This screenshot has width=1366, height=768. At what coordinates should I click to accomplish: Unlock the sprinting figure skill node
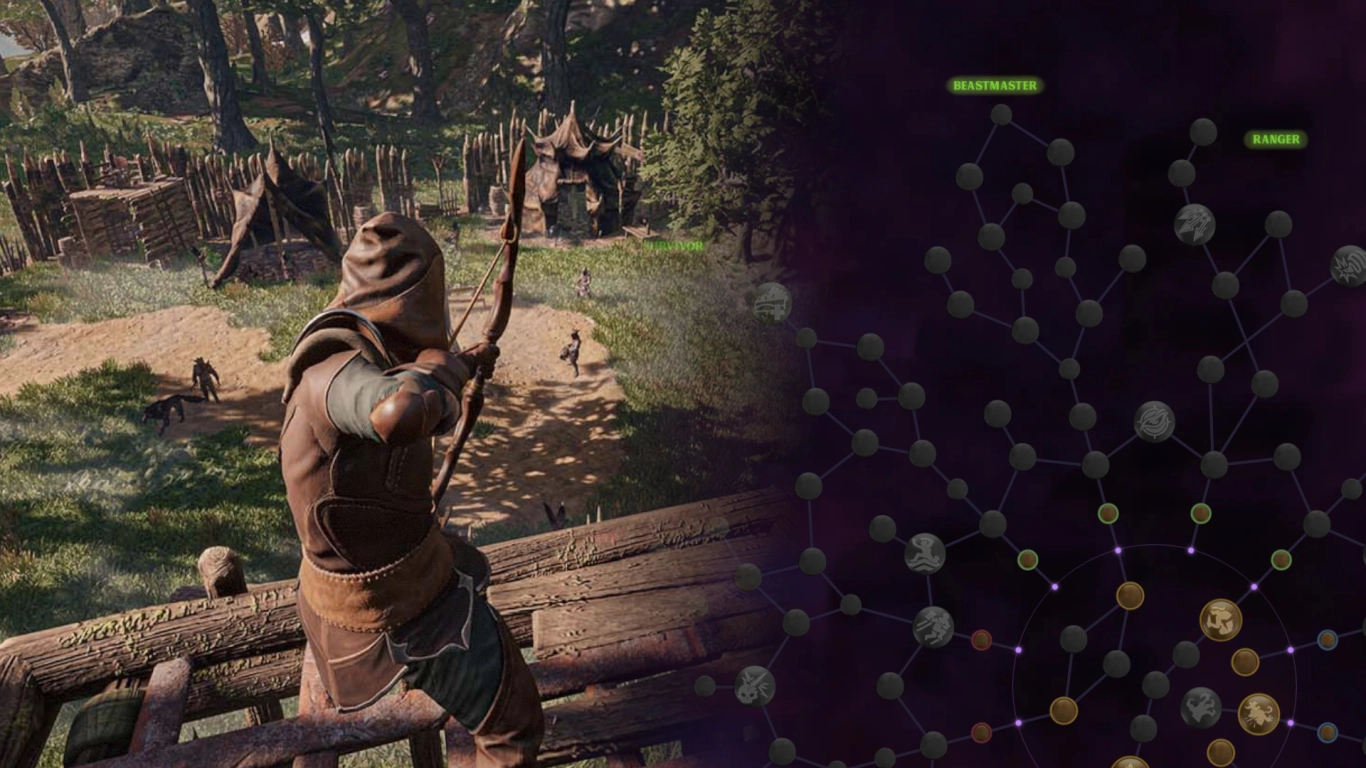pyautogui.click(x=933, y=627)
